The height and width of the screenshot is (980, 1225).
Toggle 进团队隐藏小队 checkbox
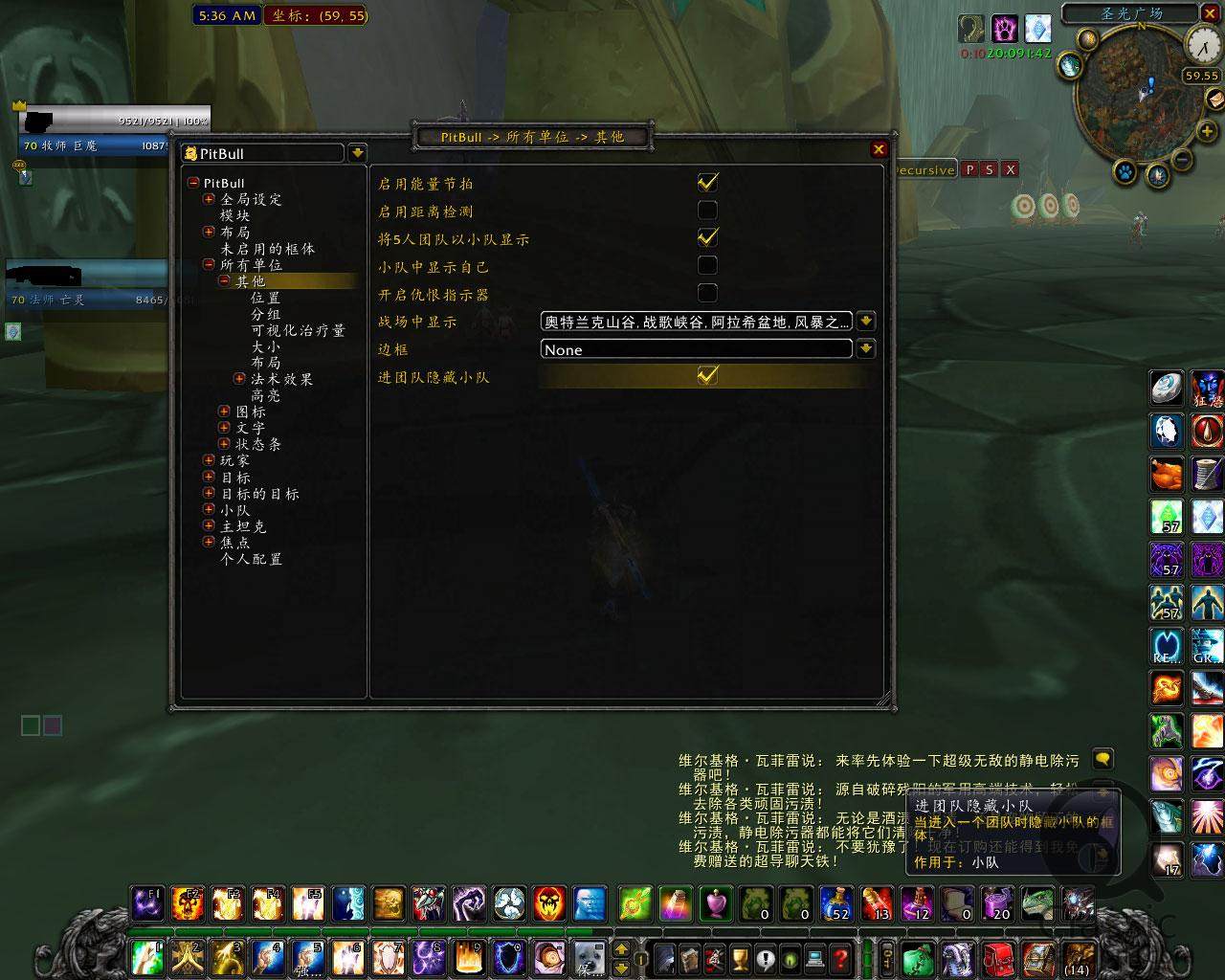pyautogui.click(x=707, y=375)
